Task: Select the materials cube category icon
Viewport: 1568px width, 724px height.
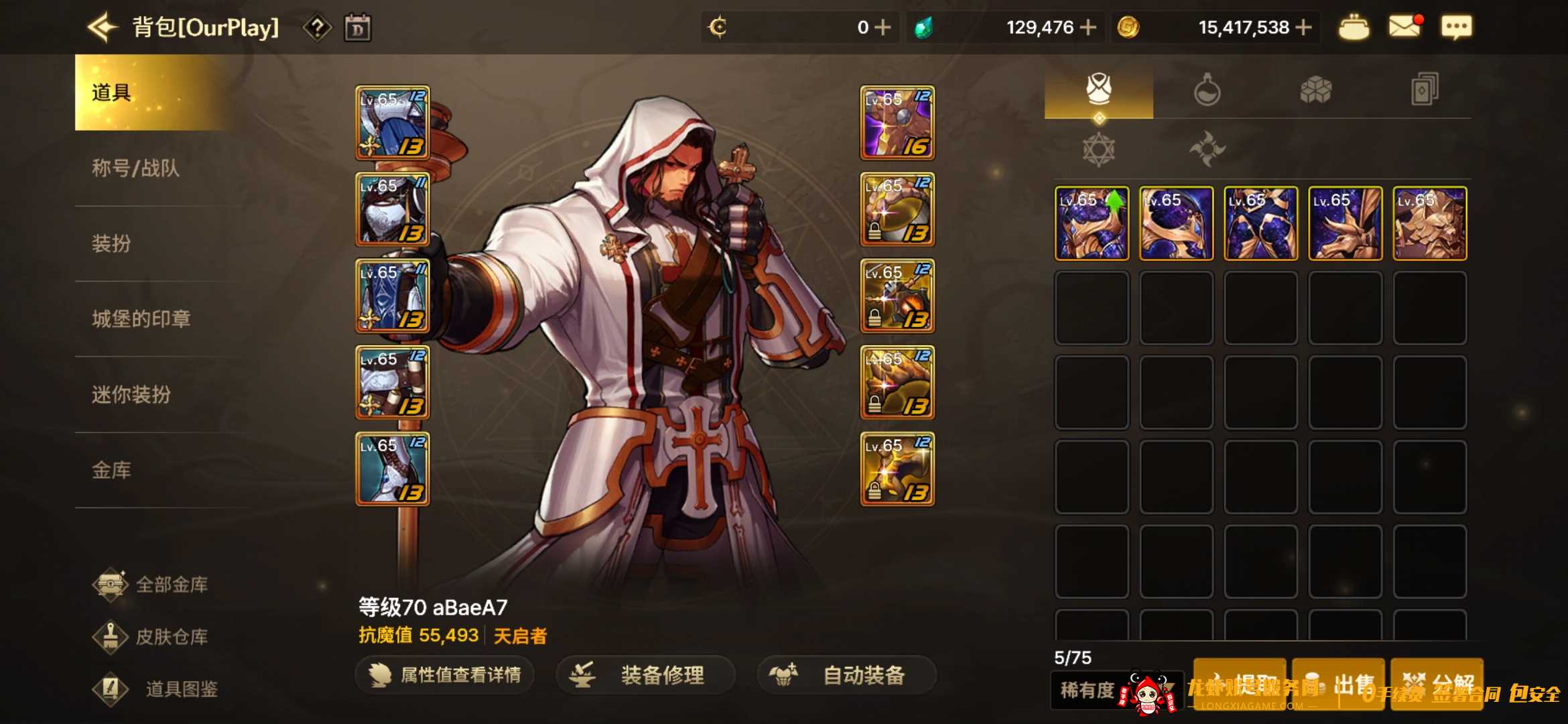Action: pos(1317,89)
